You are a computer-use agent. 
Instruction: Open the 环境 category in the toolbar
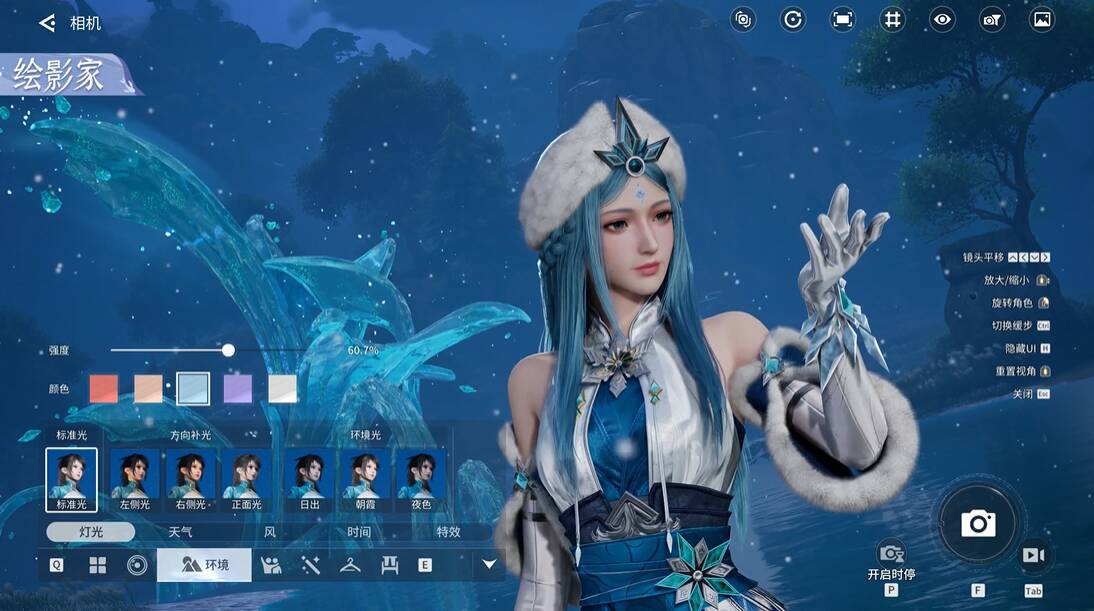(x=204, y=565)
